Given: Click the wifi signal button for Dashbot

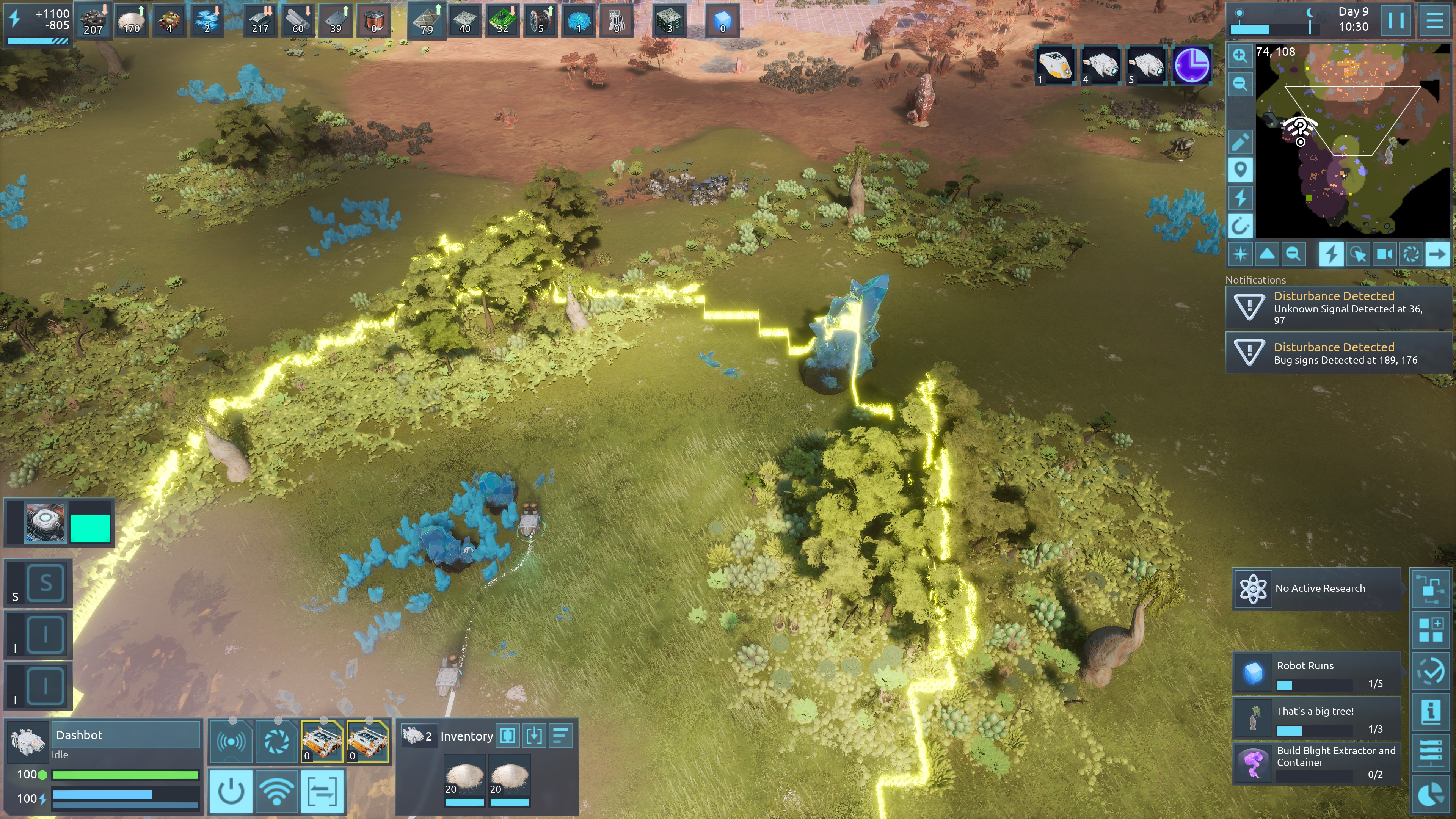Looking at the screenshot, I should tap(276, 792).
